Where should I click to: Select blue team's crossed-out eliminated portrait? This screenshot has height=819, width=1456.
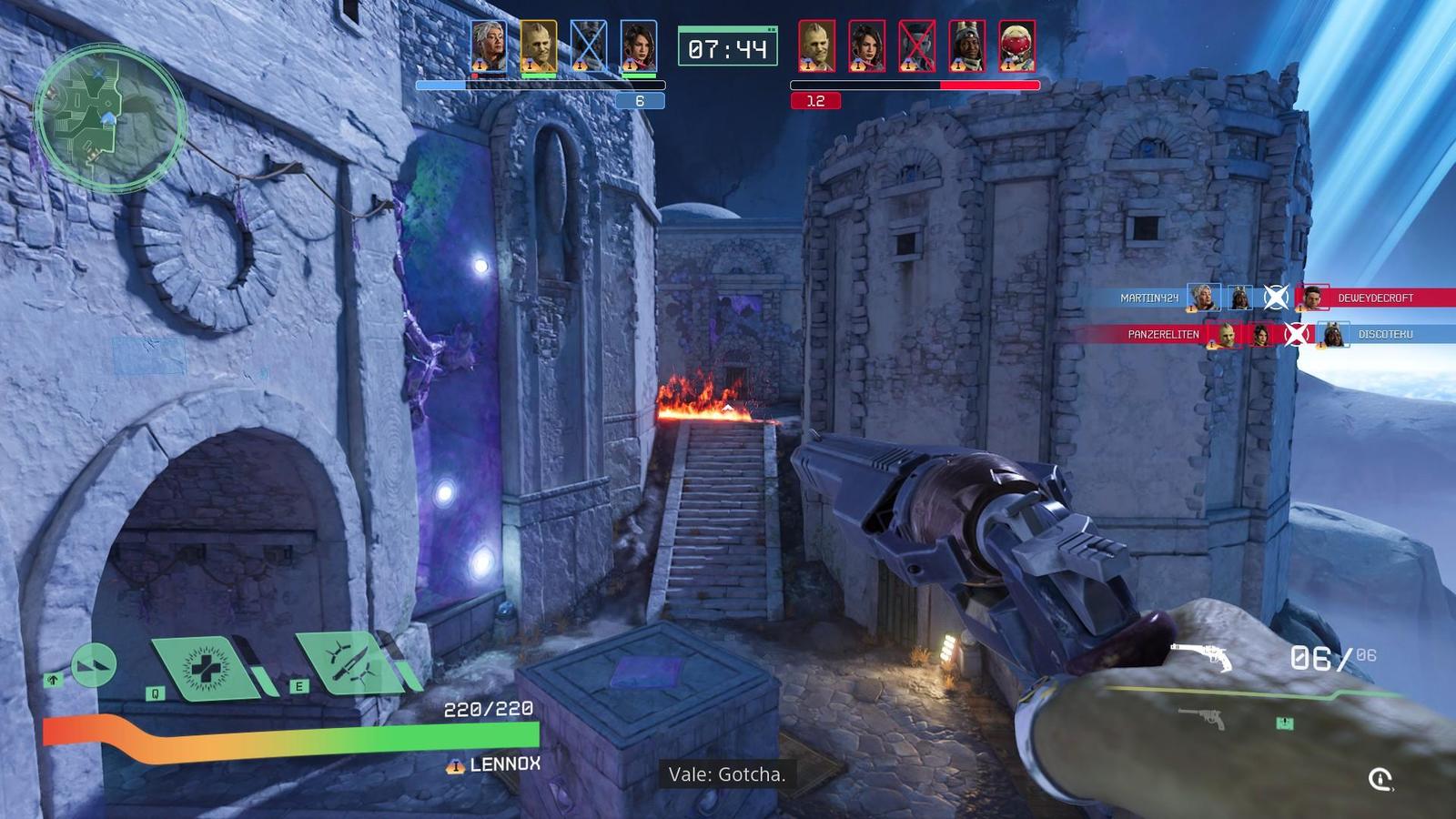pyautogui.click(x=588, y=46)
